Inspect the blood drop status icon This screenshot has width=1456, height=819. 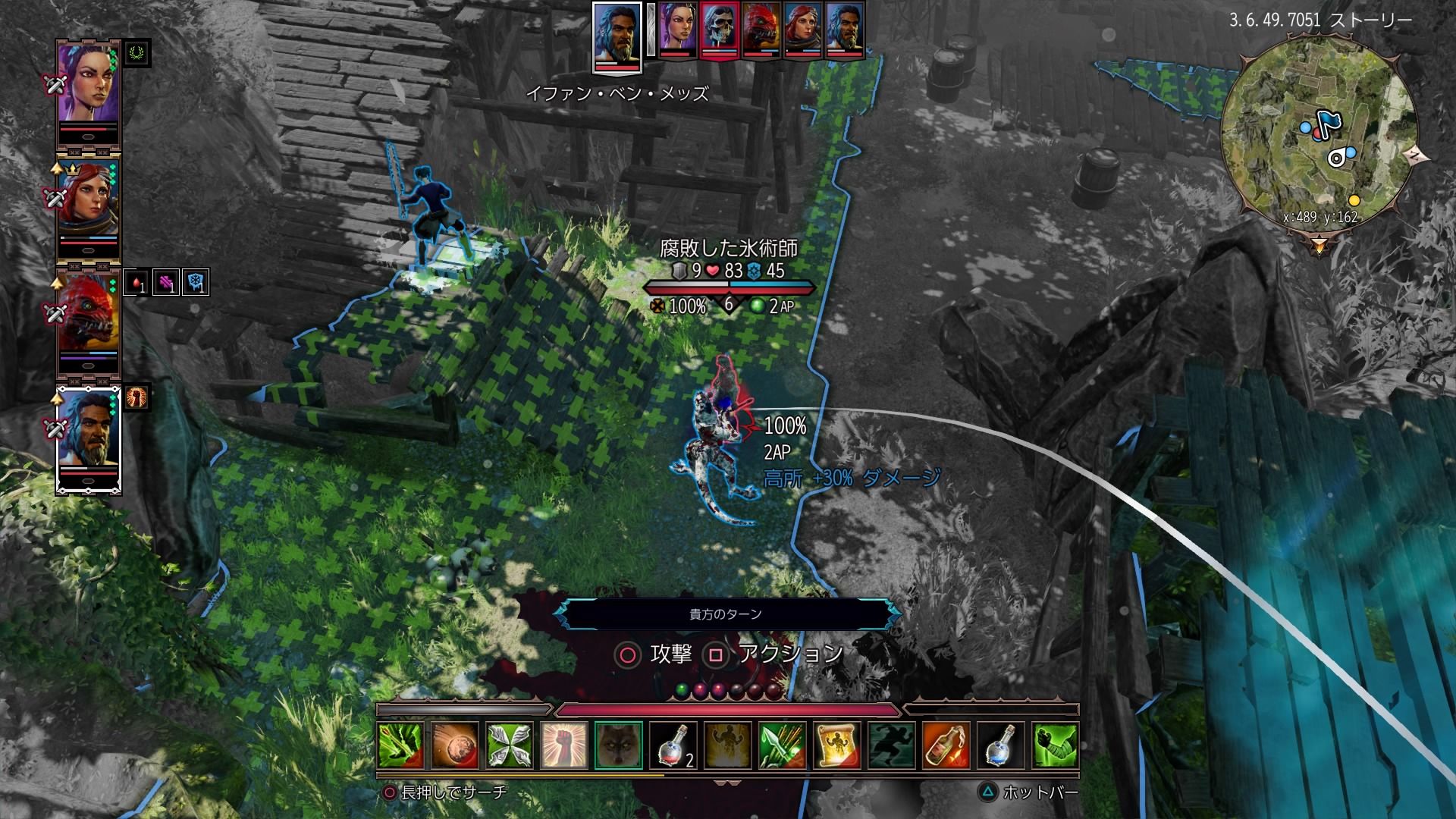point(136,282)
